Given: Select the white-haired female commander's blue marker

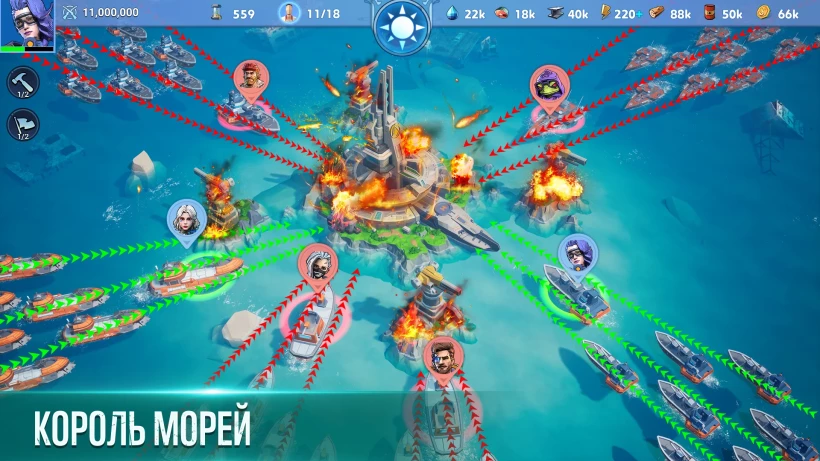Looking at the screenshot, I should (x=185, y=221).
